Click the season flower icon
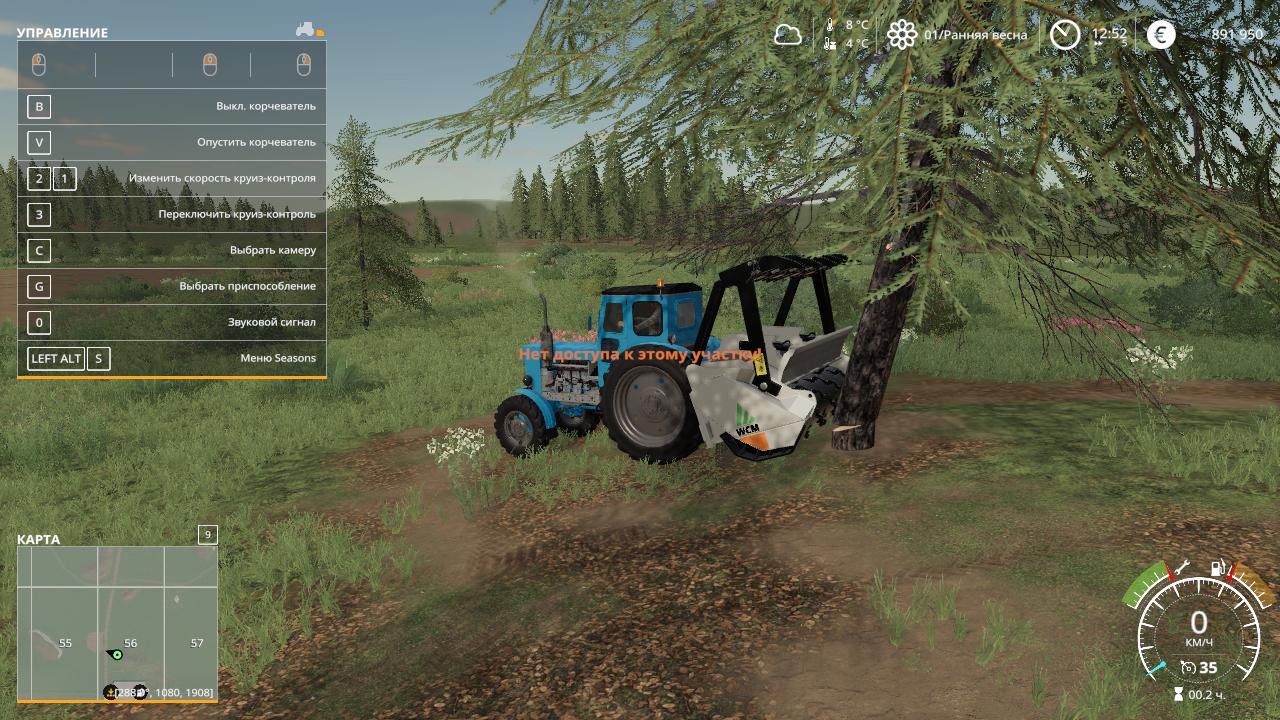Image resolution: width=1280 pixels, height=720 pixels. (x=902, y=35)
